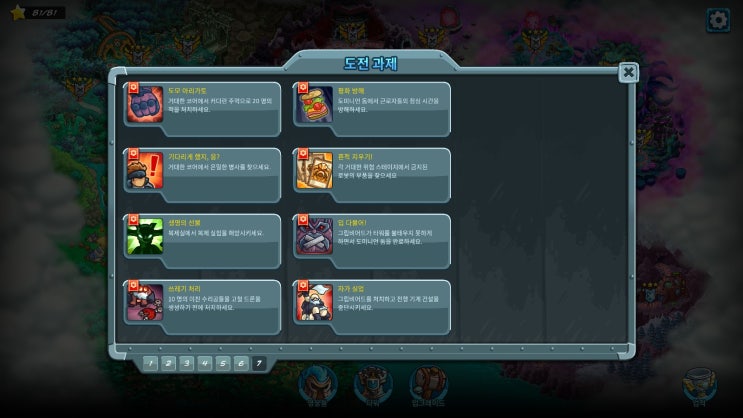
Task: Select the 생명의 선물 green silhouette challenge
Action: (203, 236)
